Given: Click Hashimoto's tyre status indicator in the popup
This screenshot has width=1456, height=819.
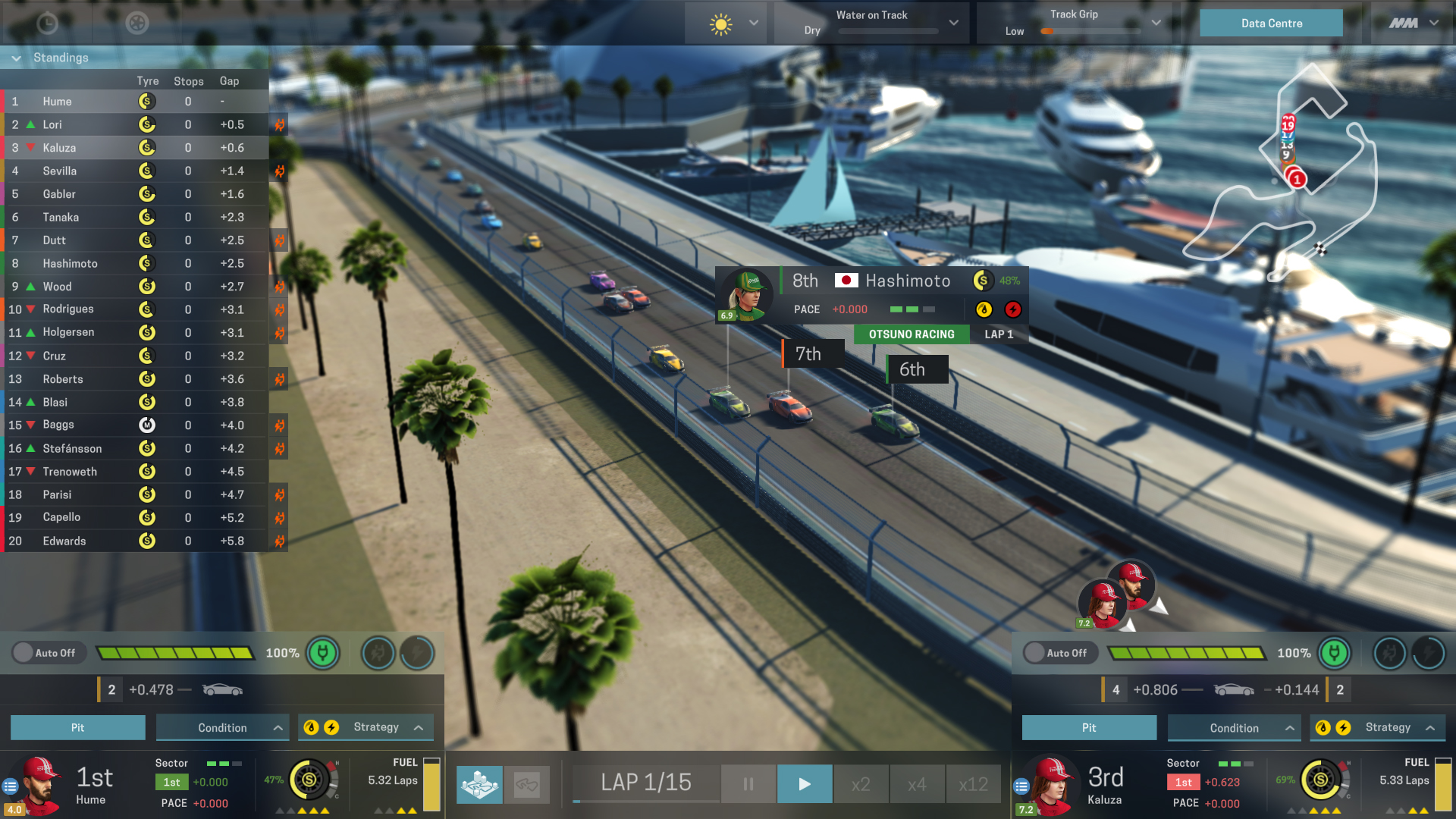Looking at the screenshot, I should coord(983,281).
